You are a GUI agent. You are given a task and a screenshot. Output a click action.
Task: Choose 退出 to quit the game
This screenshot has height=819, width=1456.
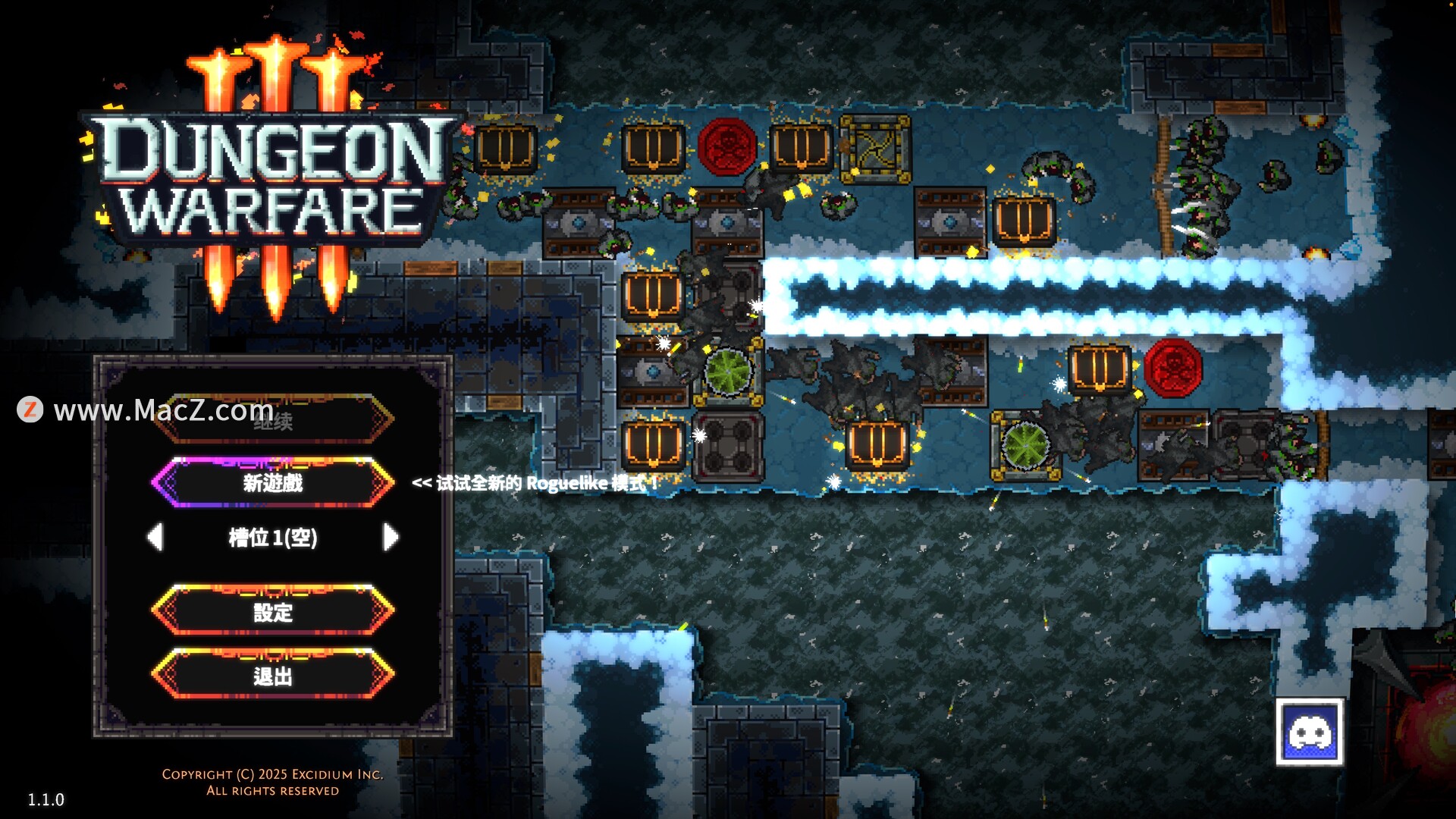pos(273,675)
